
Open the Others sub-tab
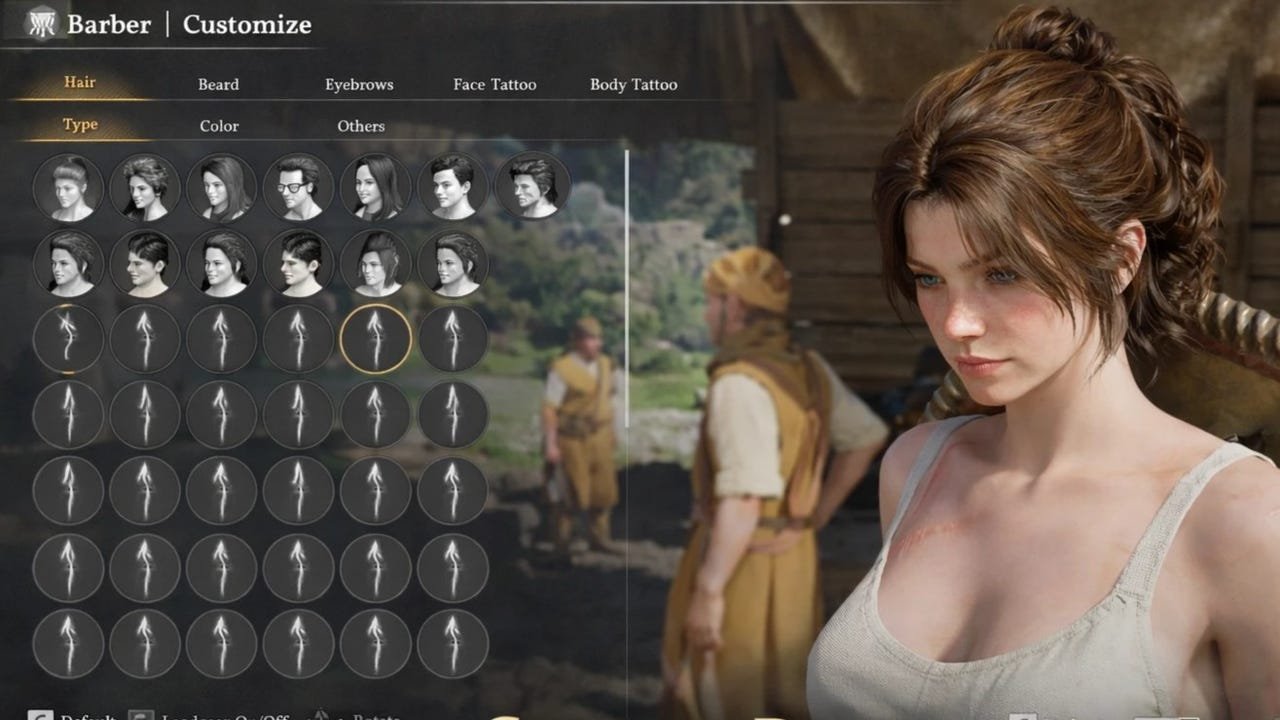[361, 126]
